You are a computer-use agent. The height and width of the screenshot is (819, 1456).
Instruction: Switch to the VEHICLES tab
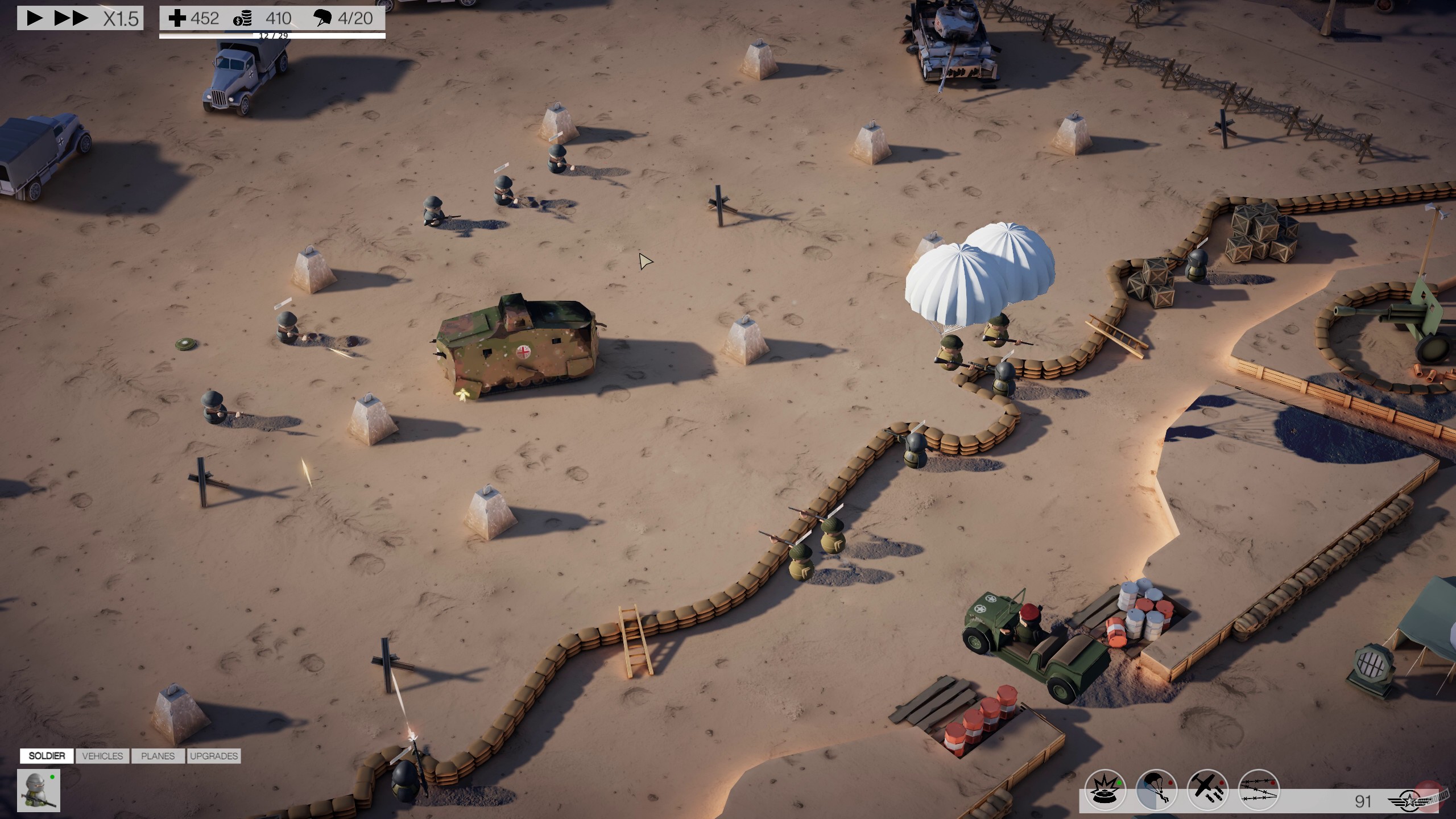click(102, 756)
